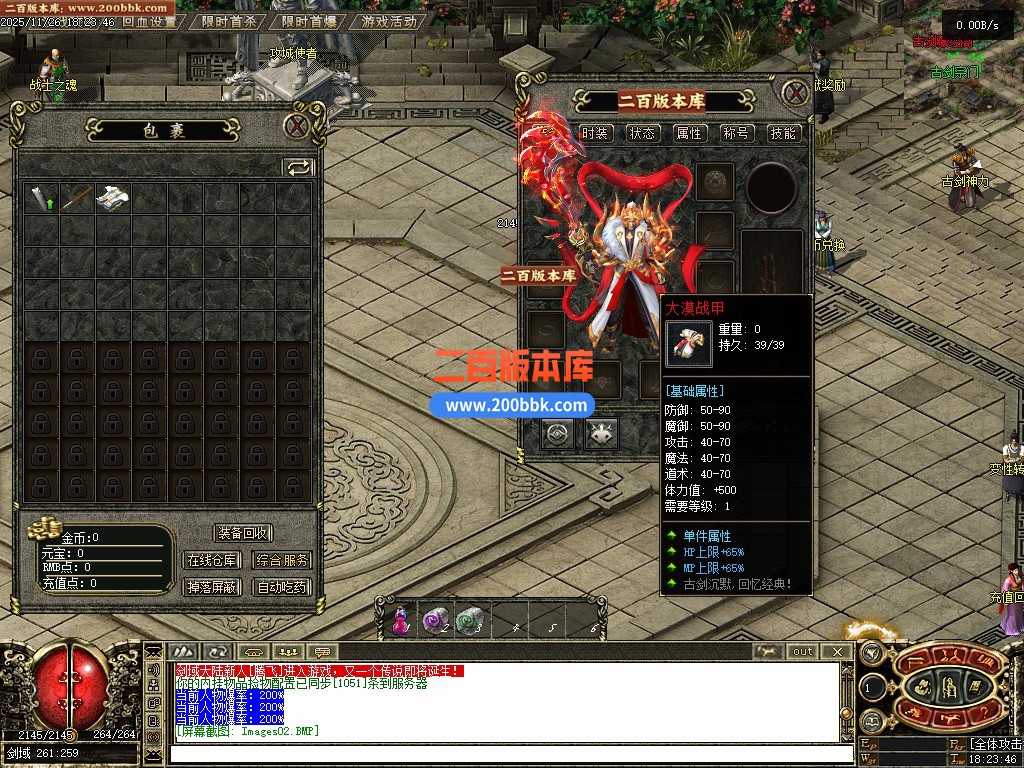Use the pink potion in the quickbar
Viewport: 1024px width, 768px height.
(x=401, y=621)
